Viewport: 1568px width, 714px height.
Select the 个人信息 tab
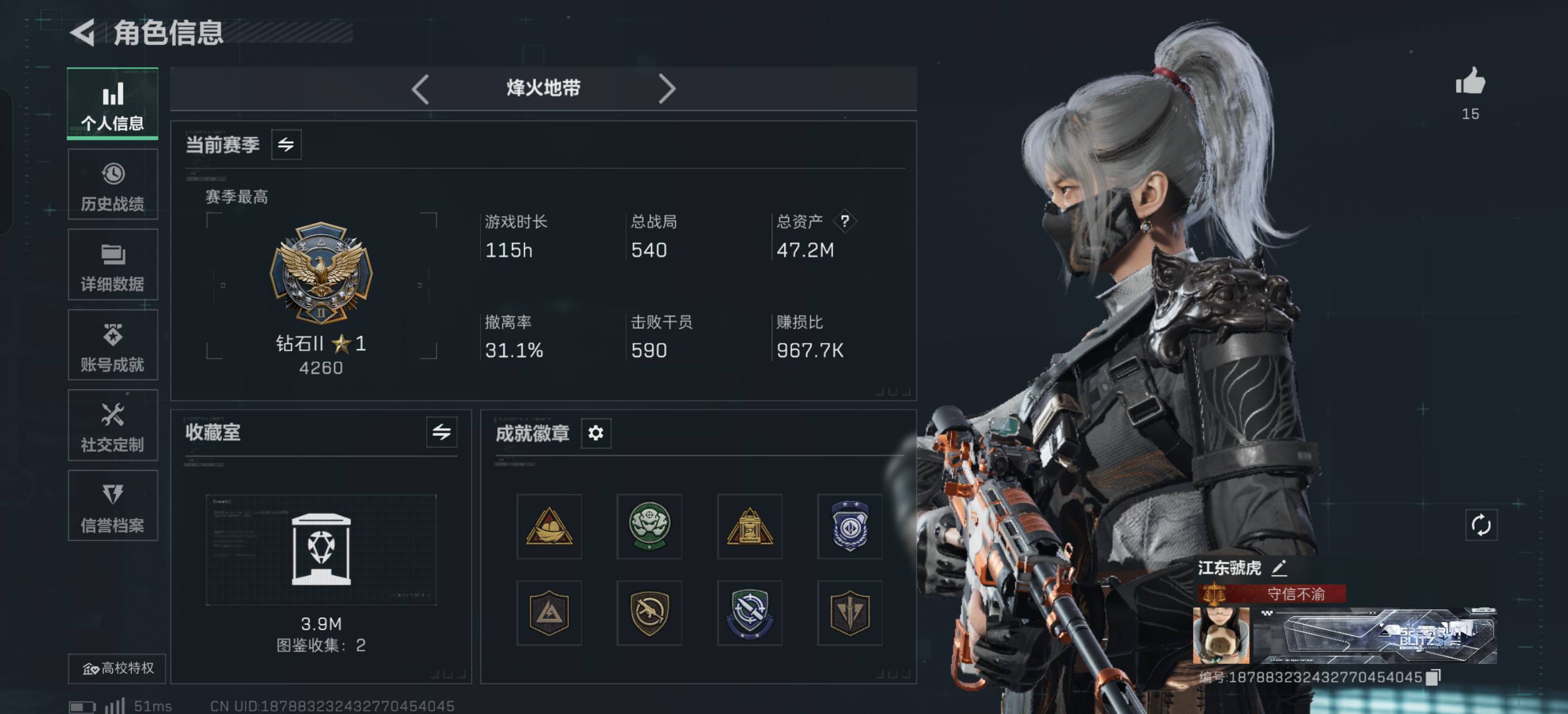112,103
